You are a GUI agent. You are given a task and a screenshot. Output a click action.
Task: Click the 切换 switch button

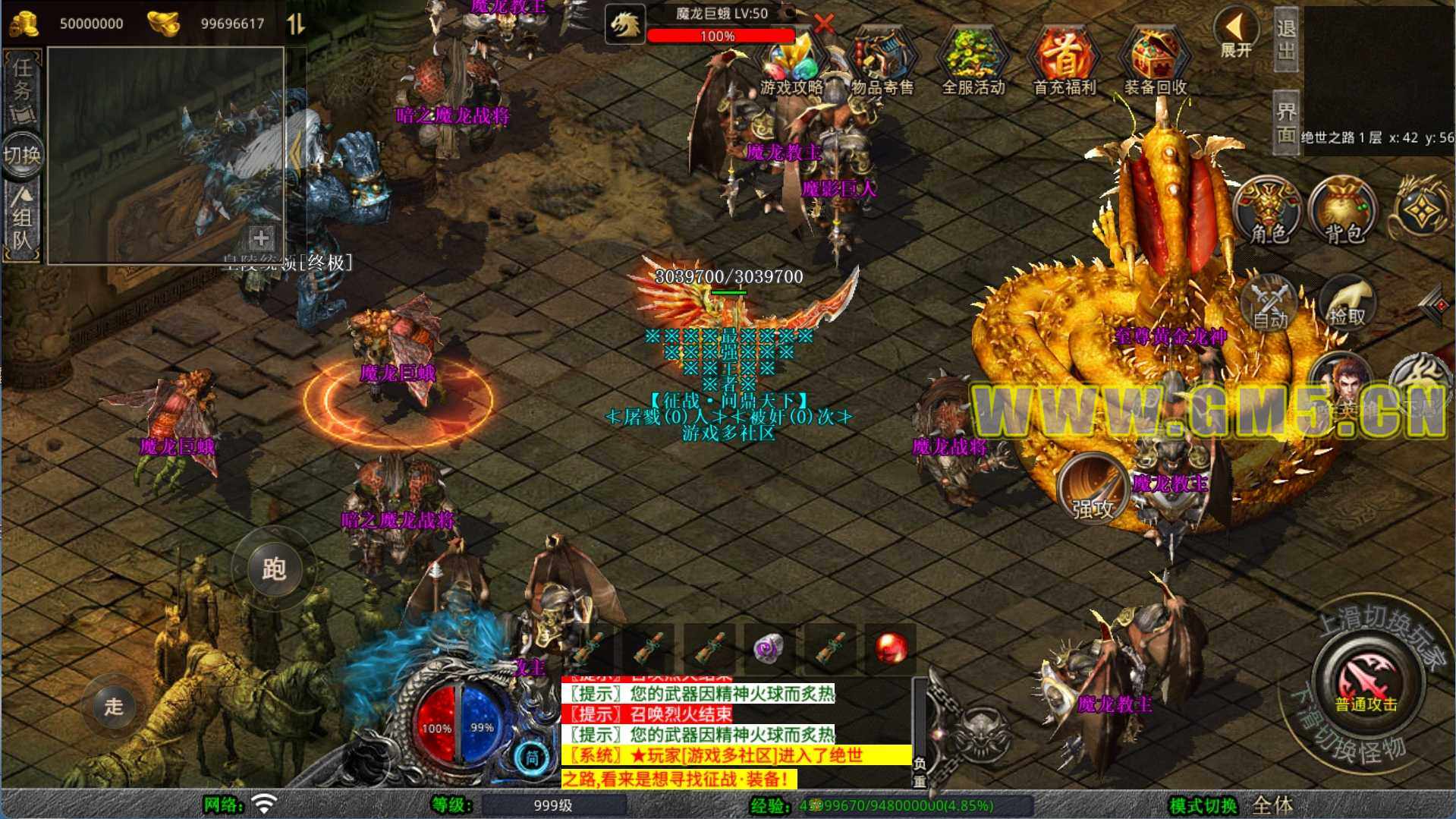click(x=22, y=156)
